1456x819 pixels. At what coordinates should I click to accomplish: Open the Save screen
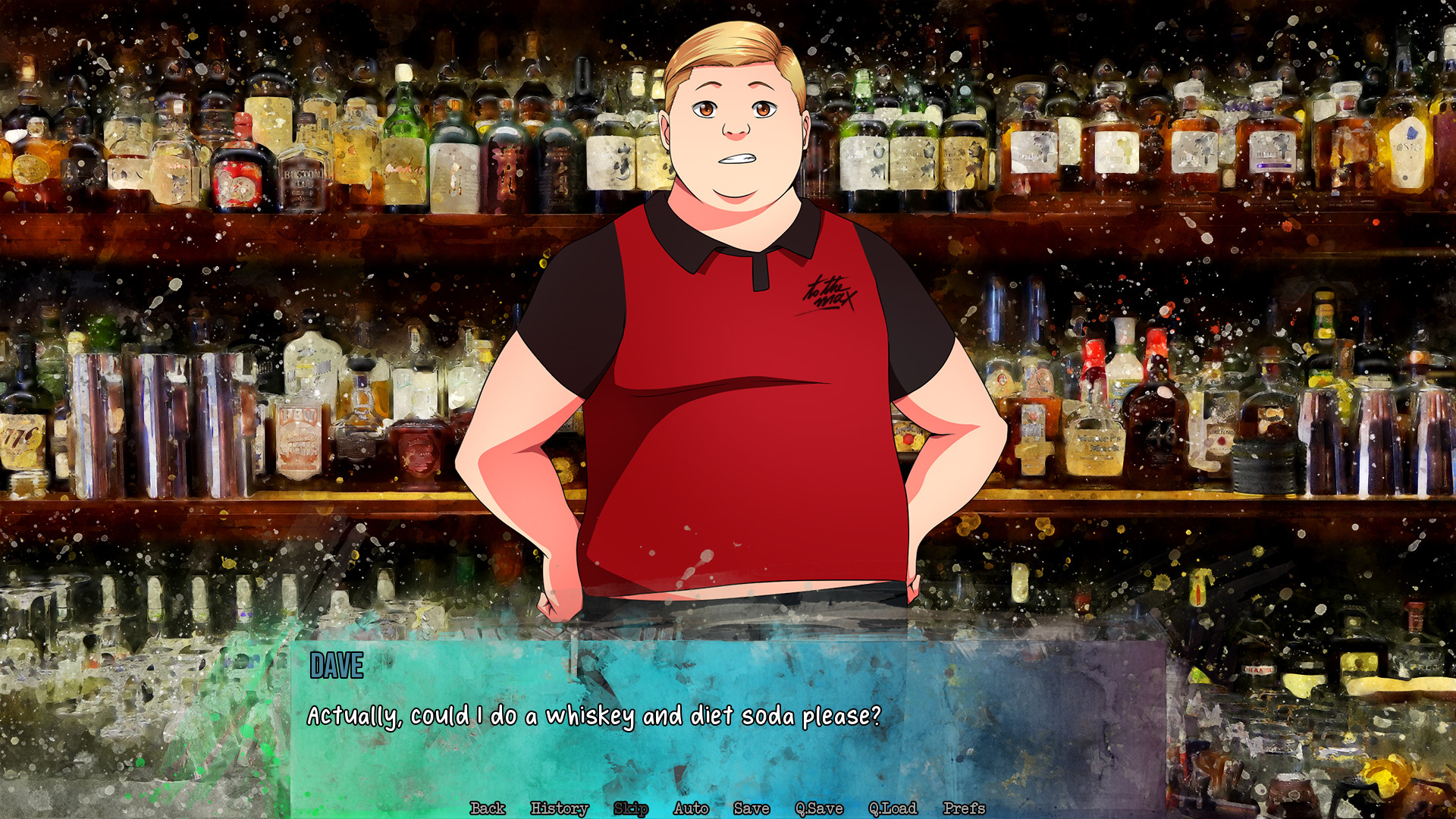click(x=750, y=809)
